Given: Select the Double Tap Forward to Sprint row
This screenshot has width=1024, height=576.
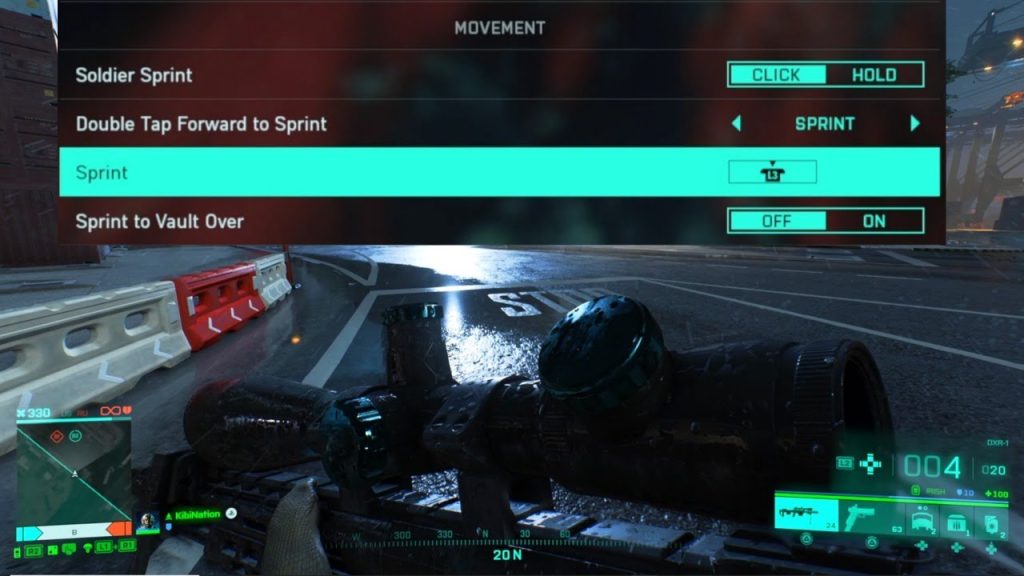Looking at the screenshot, I should coord(400,124).
